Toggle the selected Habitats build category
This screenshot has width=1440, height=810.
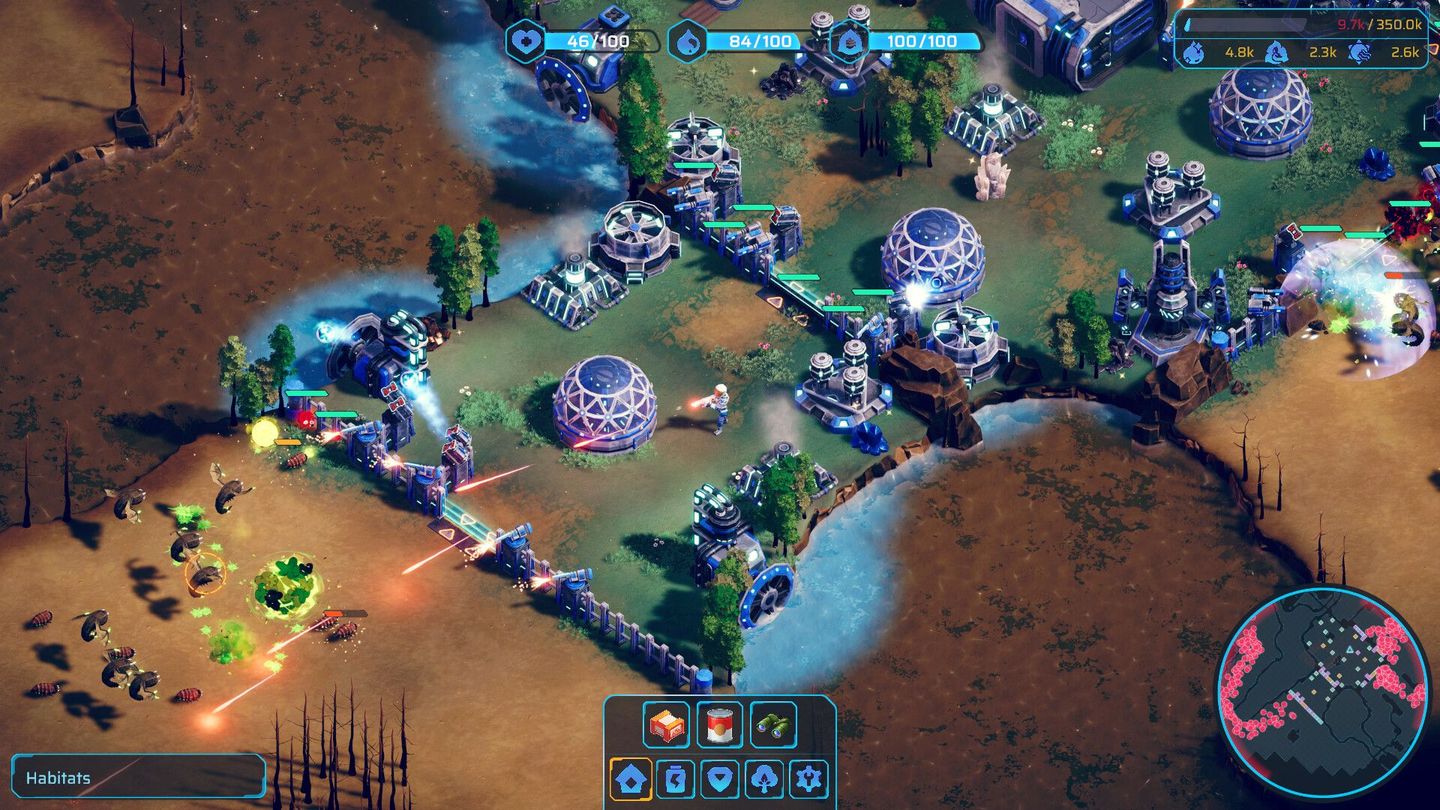tap(630, 778)
